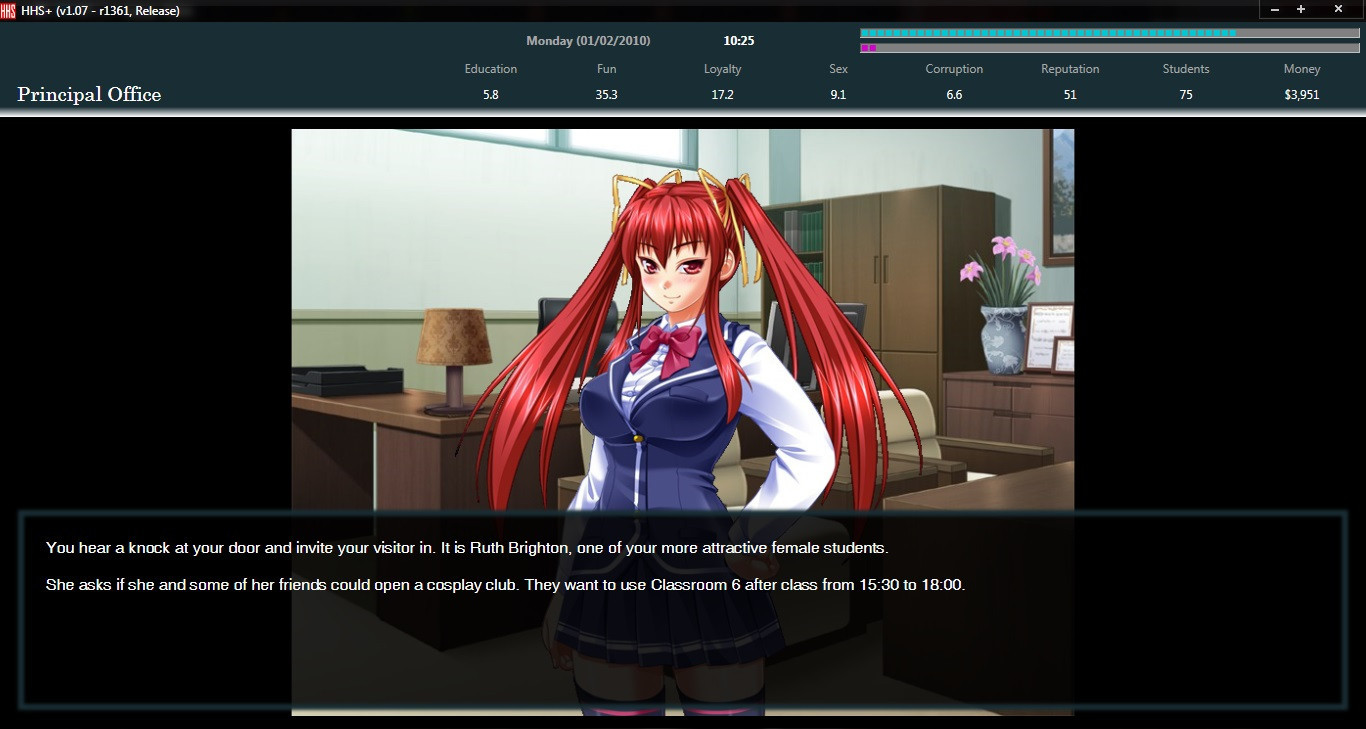This screenshot has width=1366, height=729.
Task: Close the HHS+ game window
Action: (1338, 9)
